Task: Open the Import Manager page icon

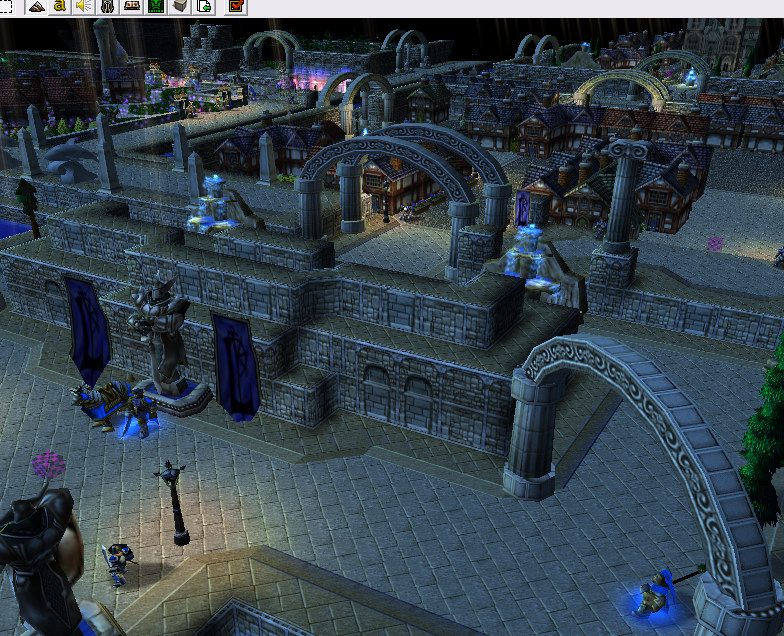Action: 204,6
